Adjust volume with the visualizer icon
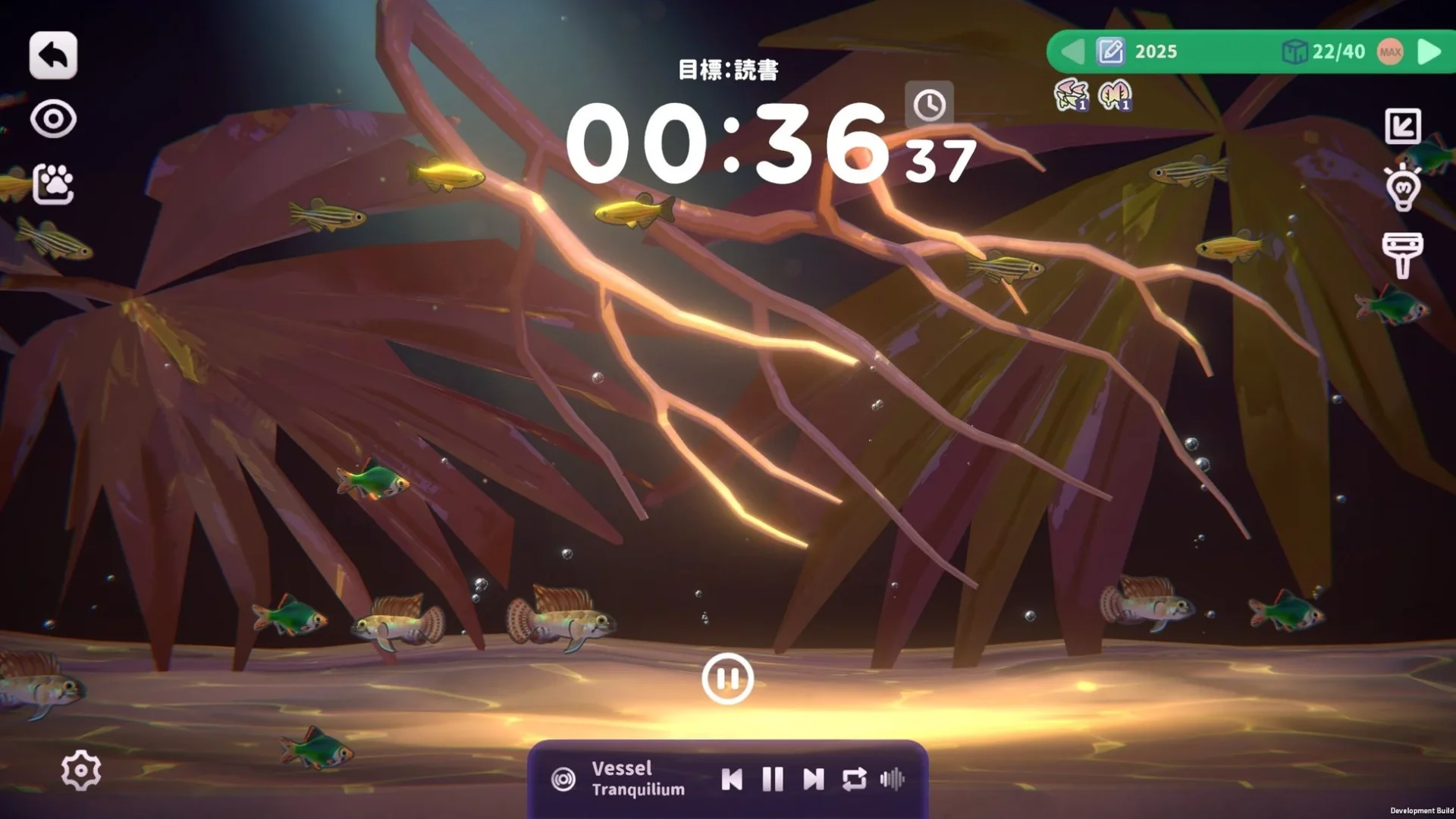1456x819 pixels. click(x=893, y=777)
